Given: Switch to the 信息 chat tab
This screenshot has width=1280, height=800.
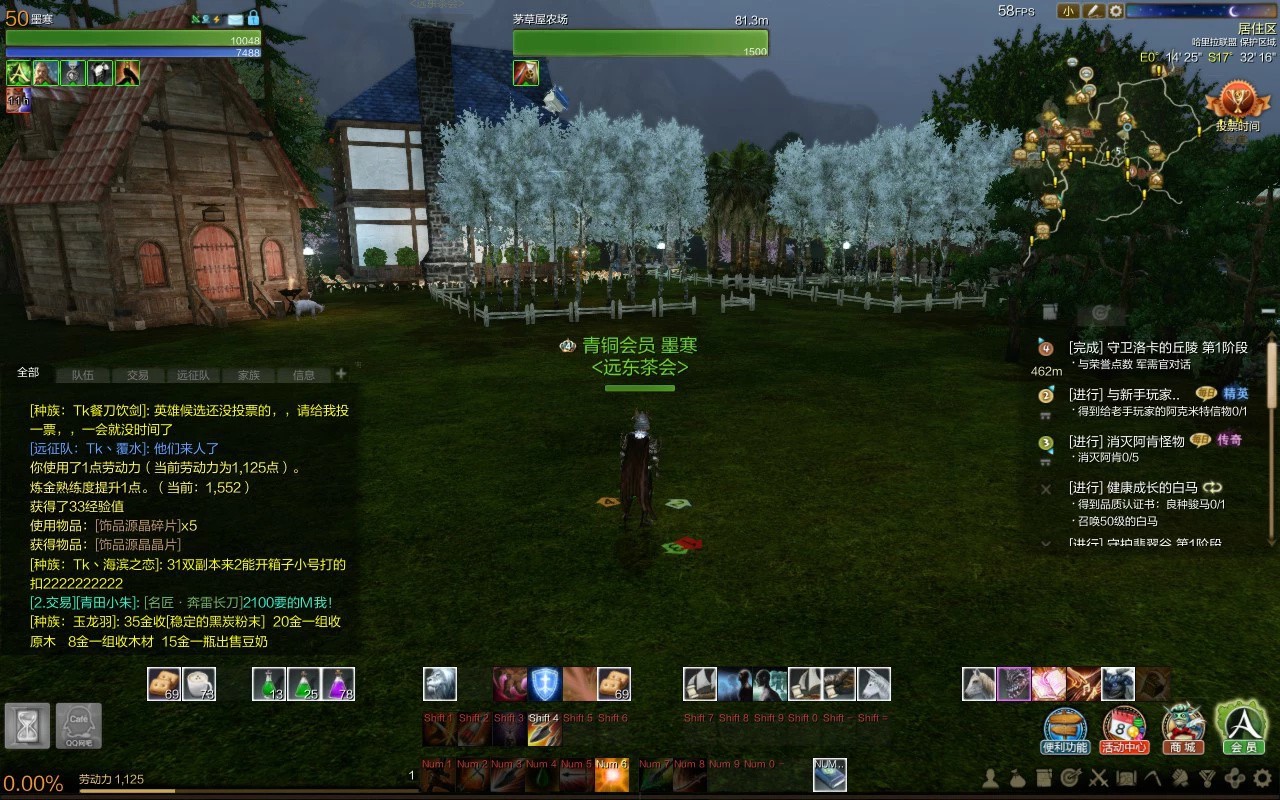Looking at the screenshot, I should pos(304,375).
